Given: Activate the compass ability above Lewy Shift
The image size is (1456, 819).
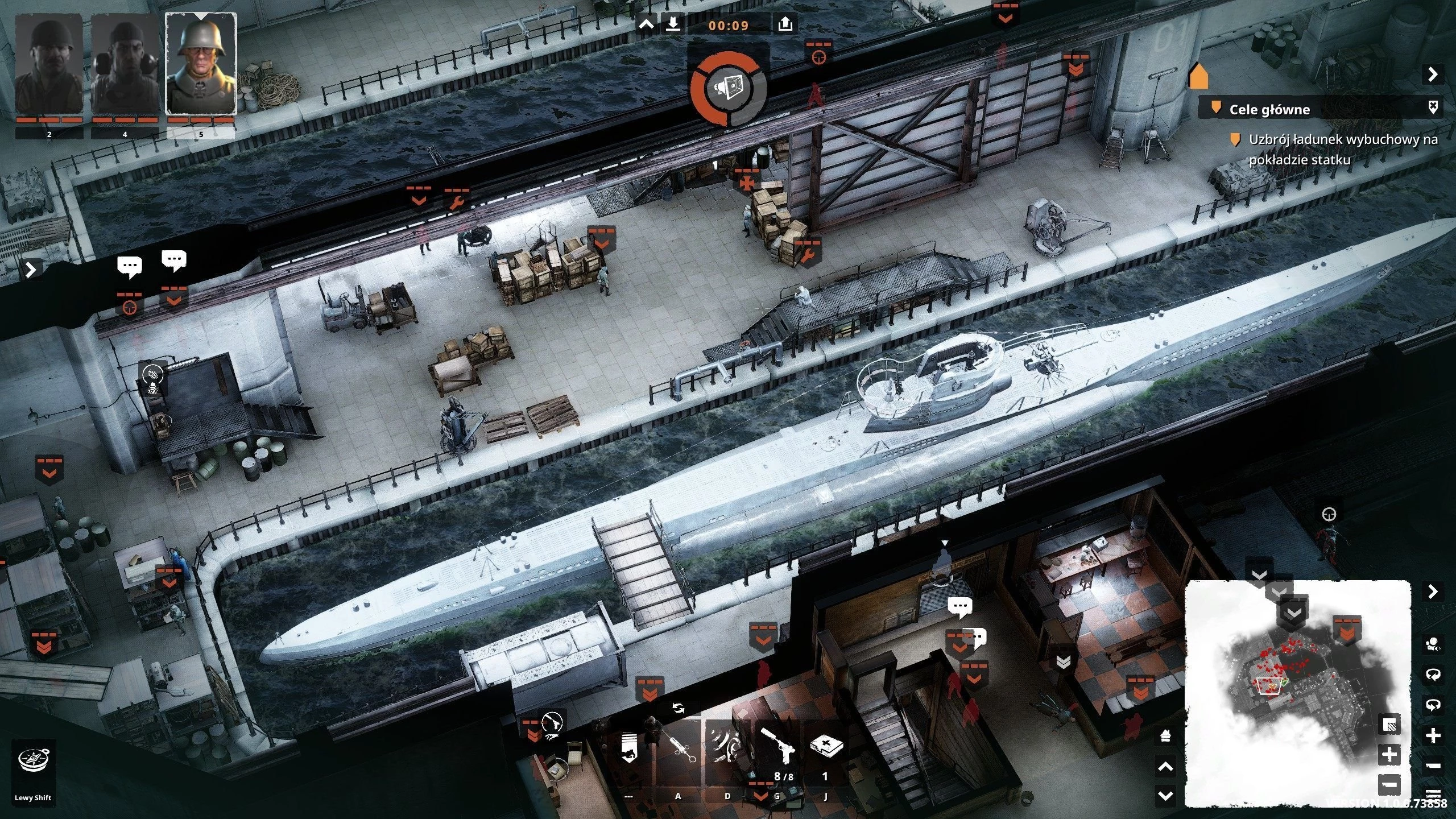Looking at the screenshot, I should coord(34,760).
